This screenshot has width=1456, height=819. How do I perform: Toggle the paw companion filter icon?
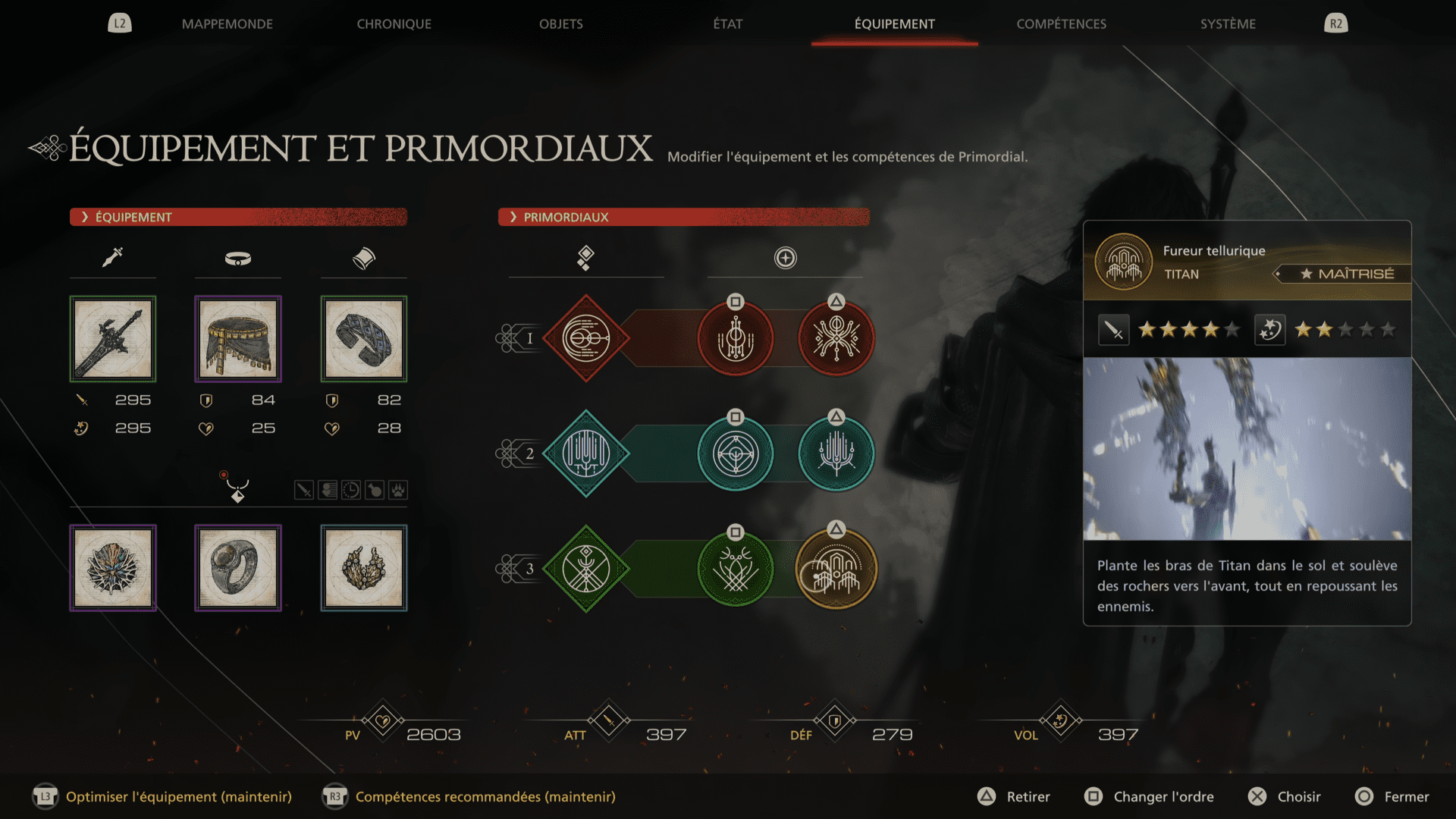coord(397,489)
